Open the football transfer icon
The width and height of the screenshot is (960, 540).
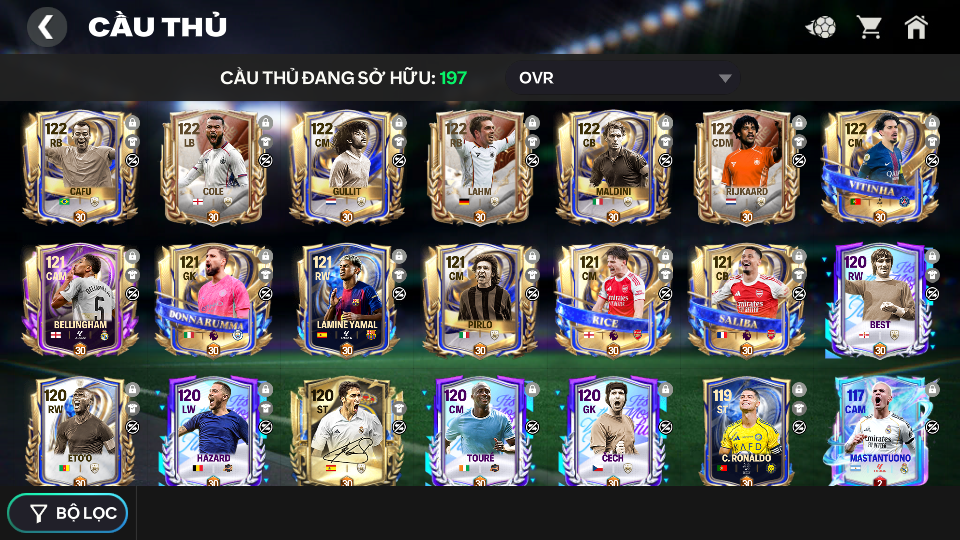tap(820, 27)
